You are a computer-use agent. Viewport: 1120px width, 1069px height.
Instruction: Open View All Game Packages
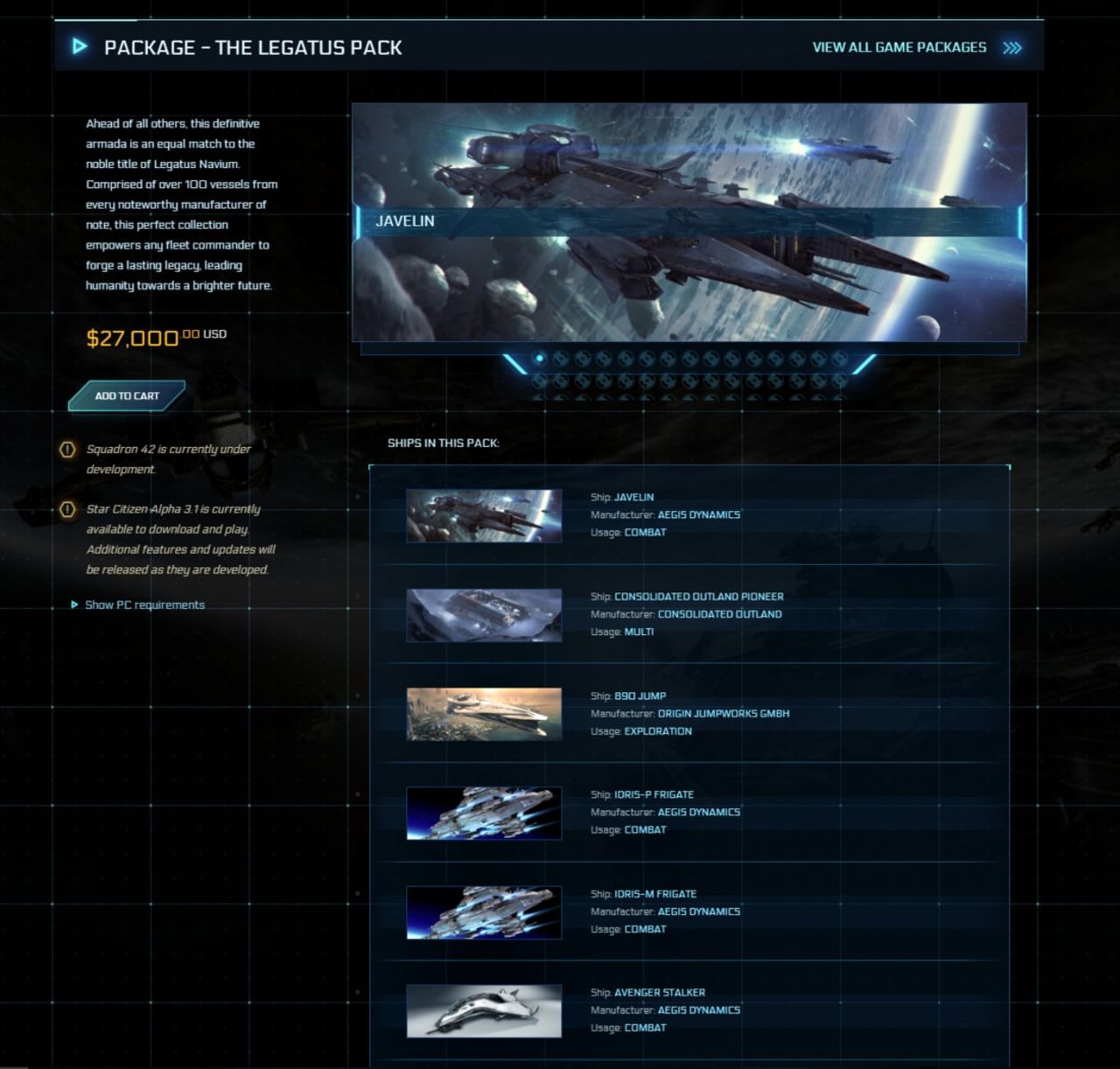[x=899, y=47]
